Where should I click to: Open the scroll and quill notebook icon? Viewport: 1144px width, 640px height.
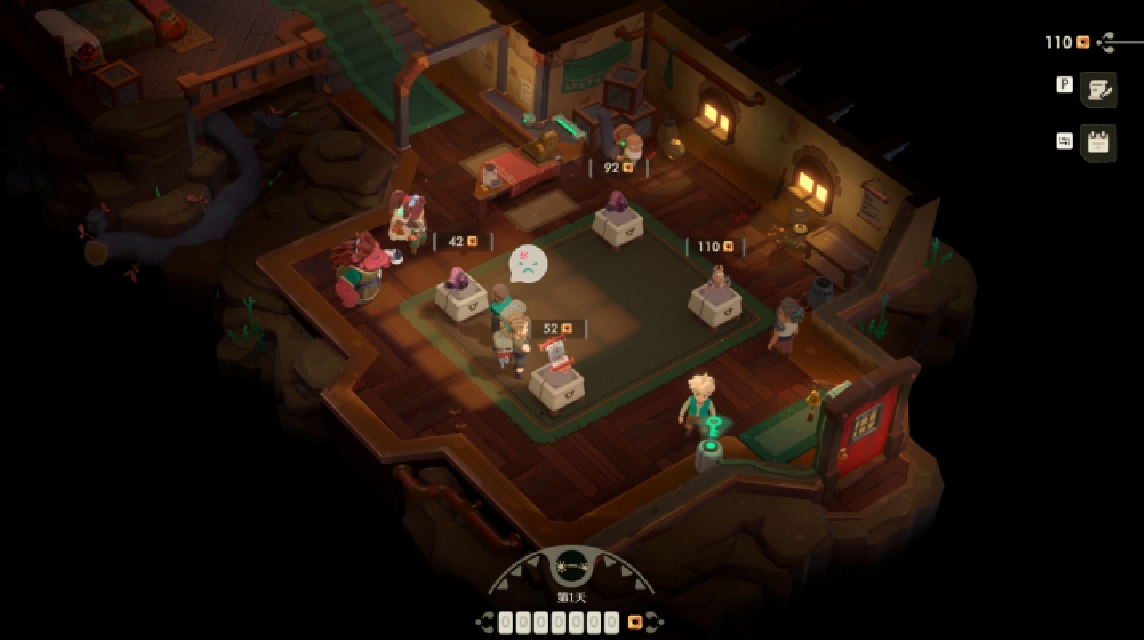pos(1098,90)
